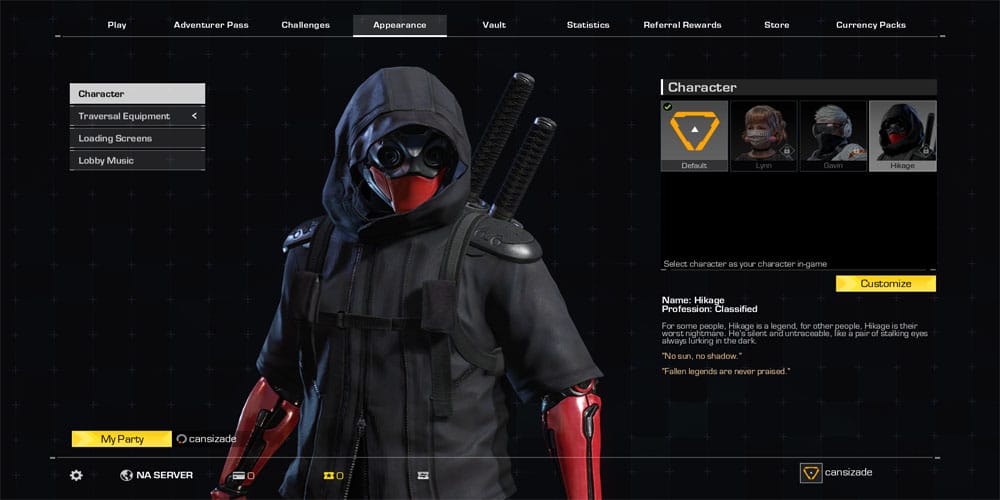Image resolution: width=1000 pixels, height=500 pixels.
Task: Open the Loading Screens category
Action: 137,138
